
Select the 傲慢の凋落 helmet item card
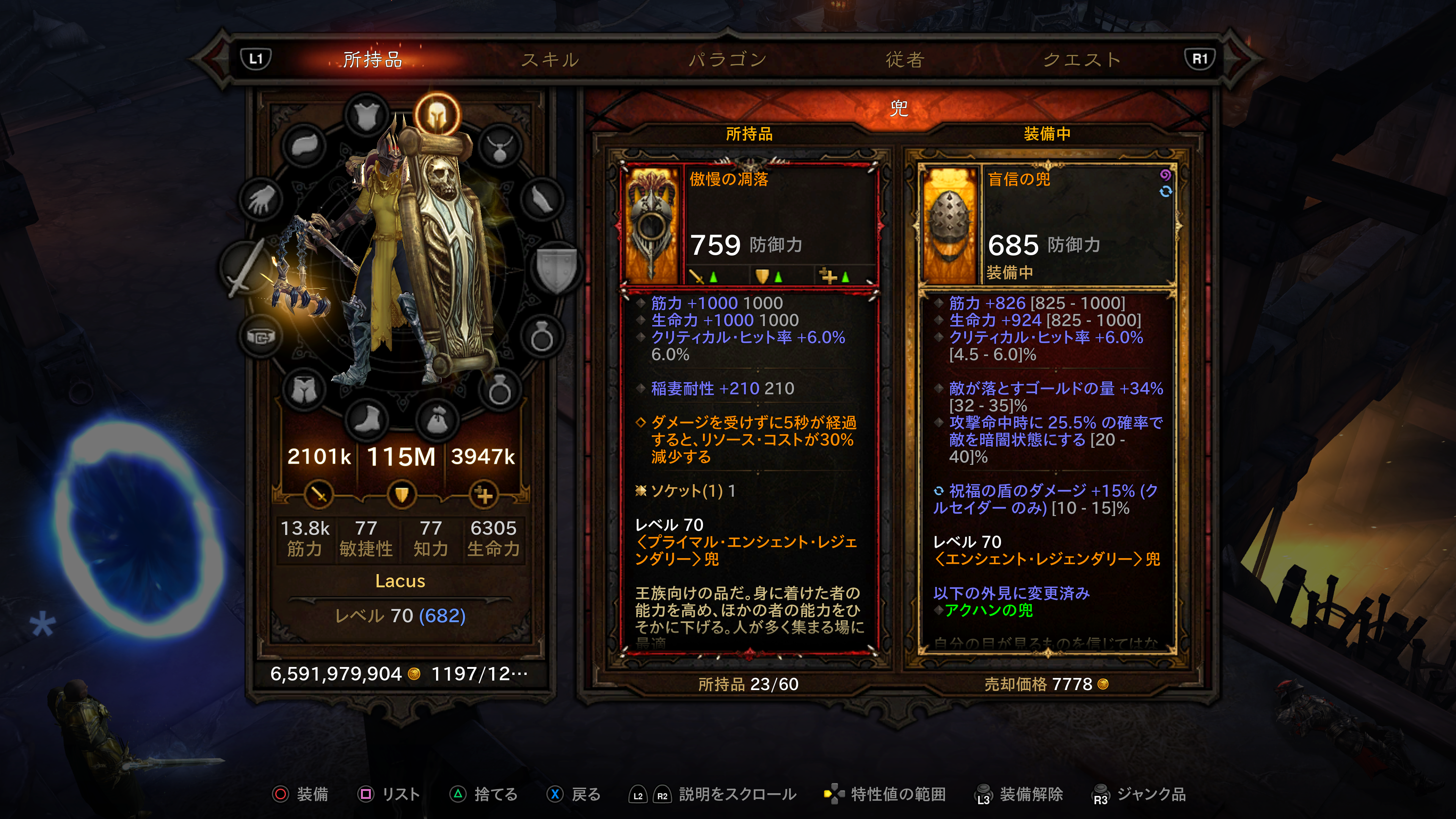750,407
